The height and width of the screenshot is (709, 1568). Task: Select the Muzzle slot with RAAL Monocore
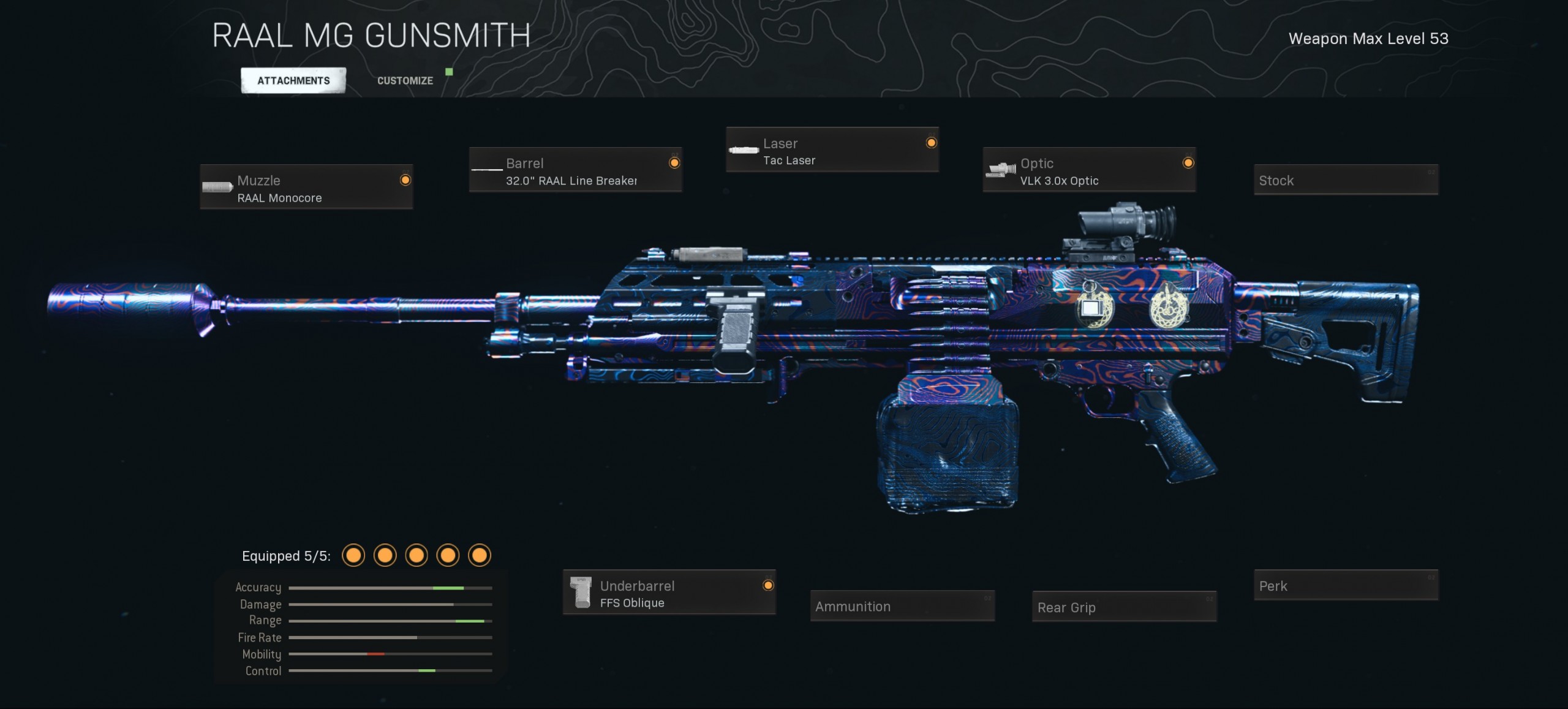tap(306, 188)
